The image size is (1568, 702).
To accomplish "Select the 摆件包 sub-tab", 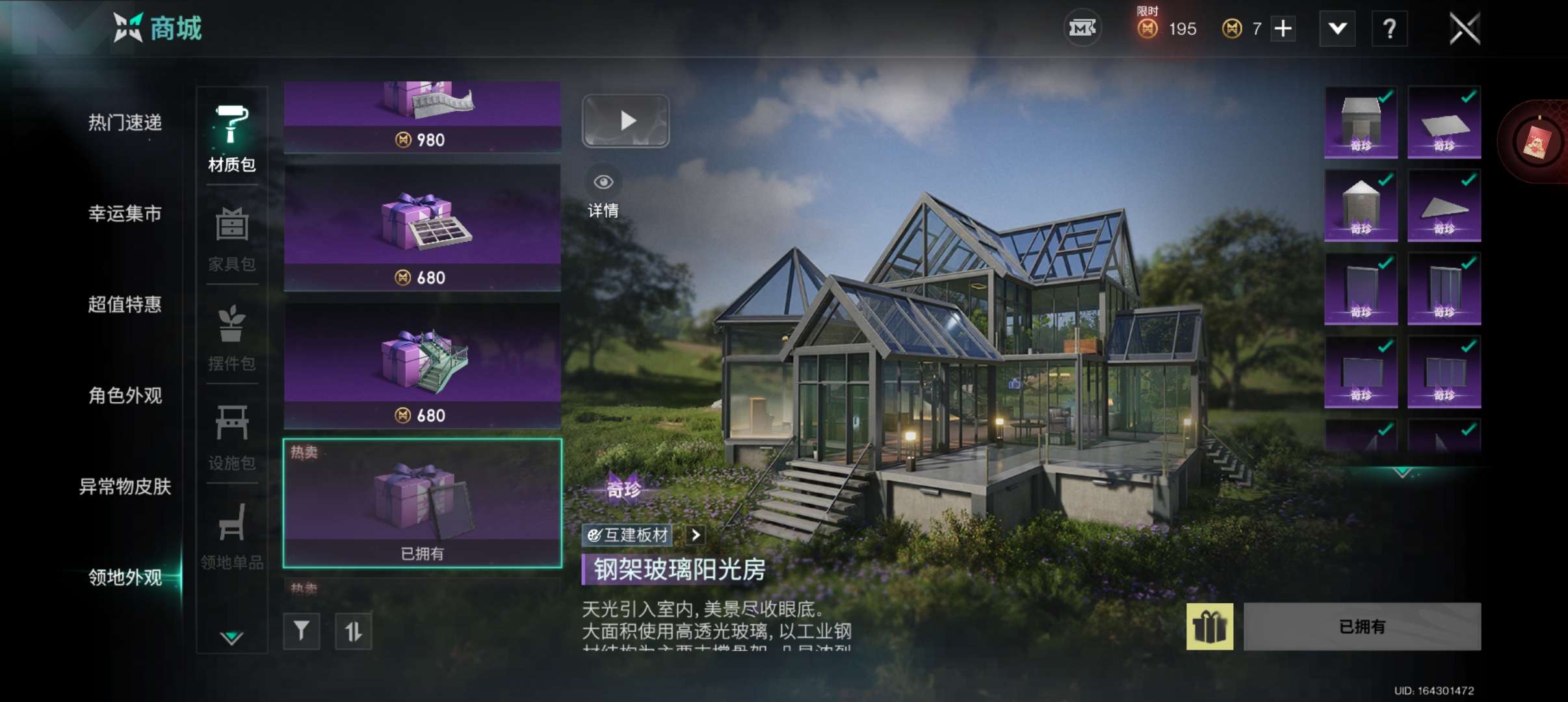I will [231, 338].
